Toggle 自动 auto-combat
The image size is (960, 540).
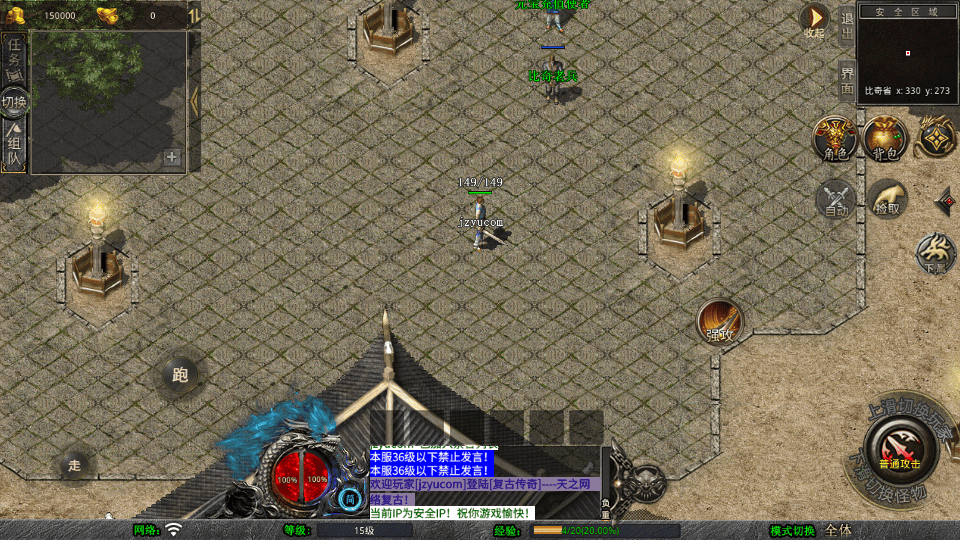836,198
